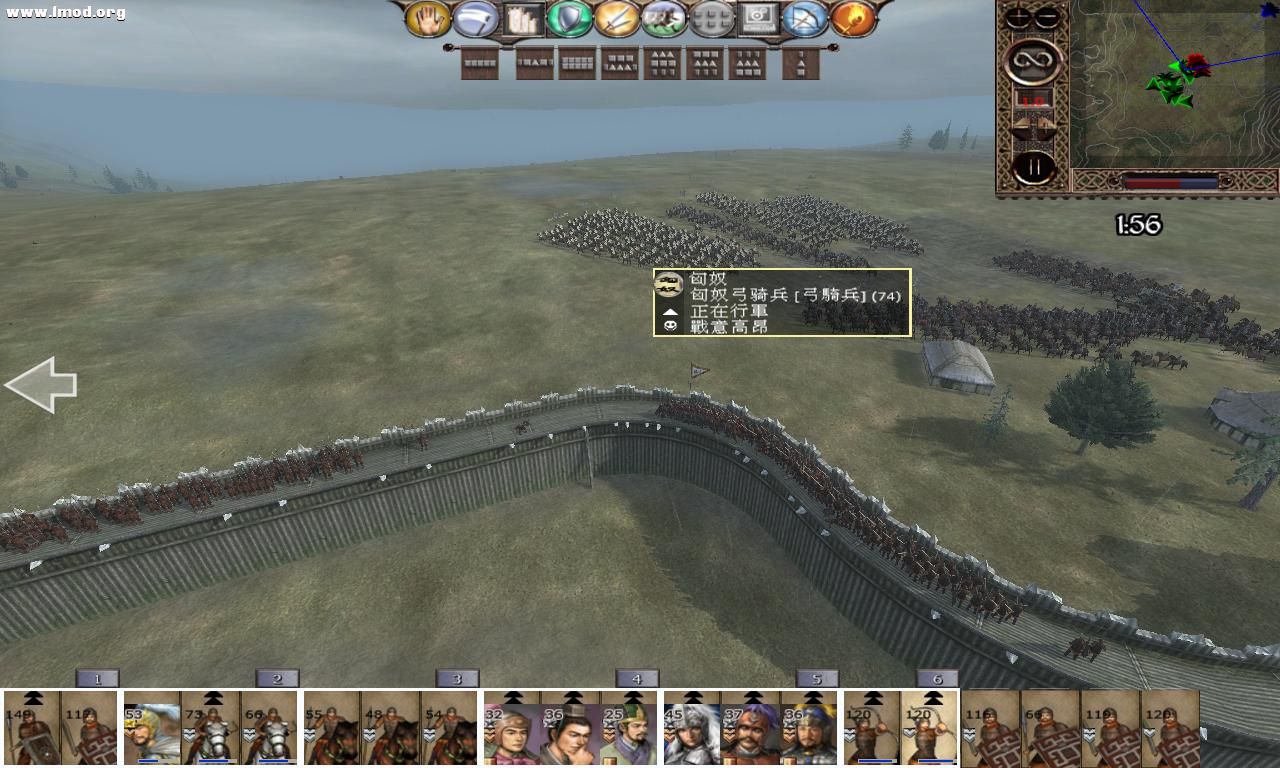The height and width of the screenshot is (768, 1280).
Task: Increase battle speed with the up arrow
Action: click(x=1044, y=121)
